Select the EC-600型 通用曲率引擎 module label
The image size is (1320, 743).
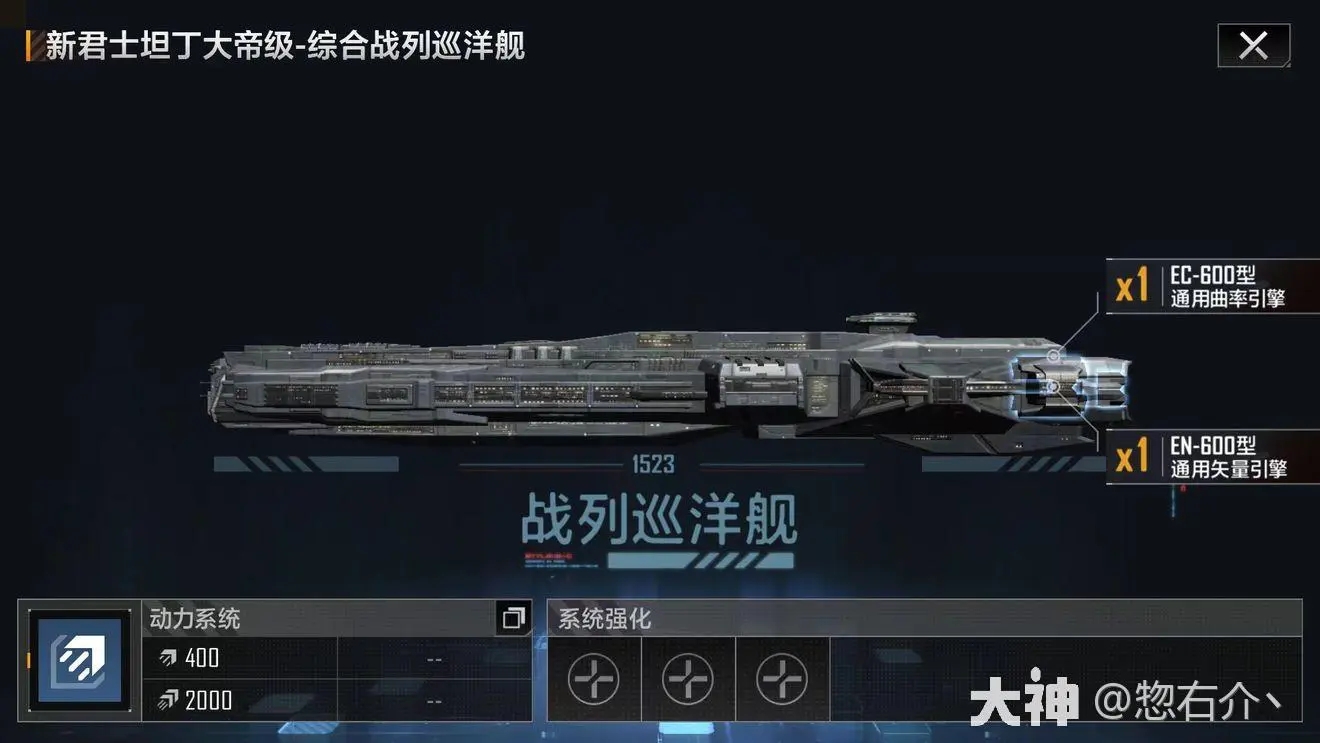point(1212,286)
